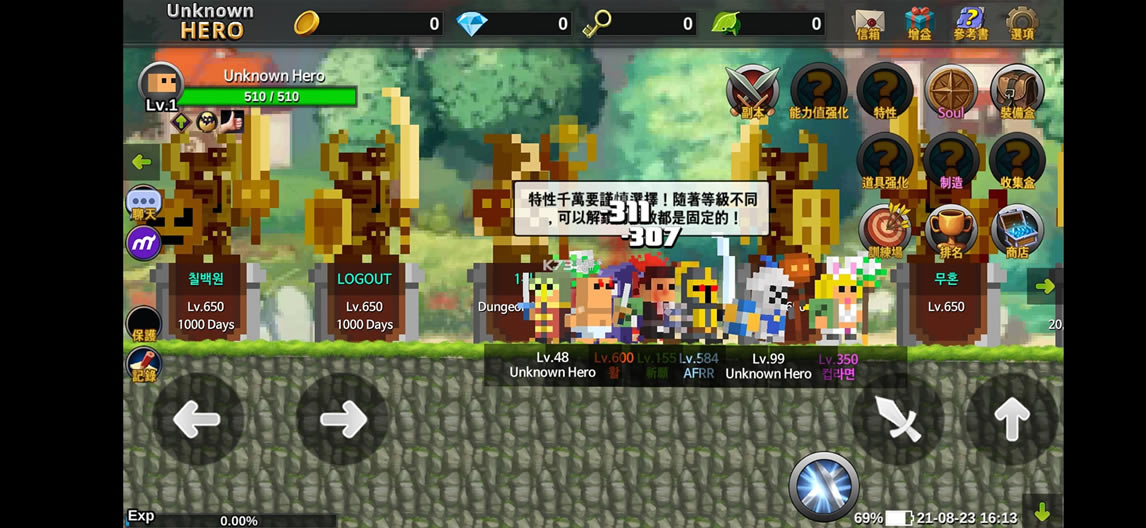Open the 特性 traits menu
Screen dimensions: 1146x528
point(885,91)
